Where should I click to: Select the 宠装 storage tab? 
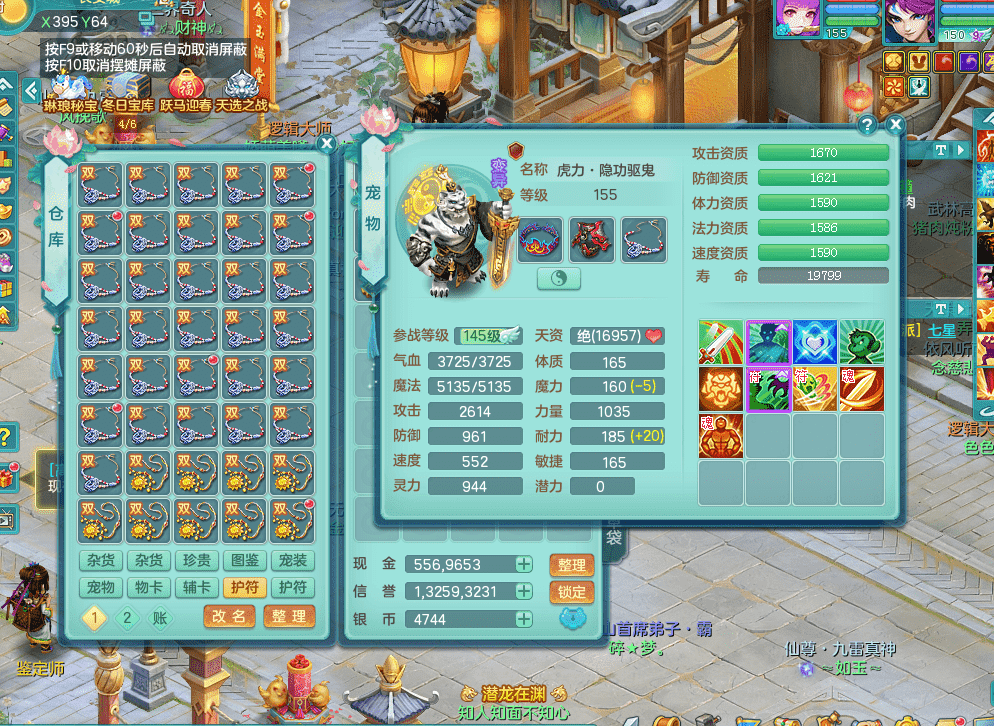[x=293, y=561]
